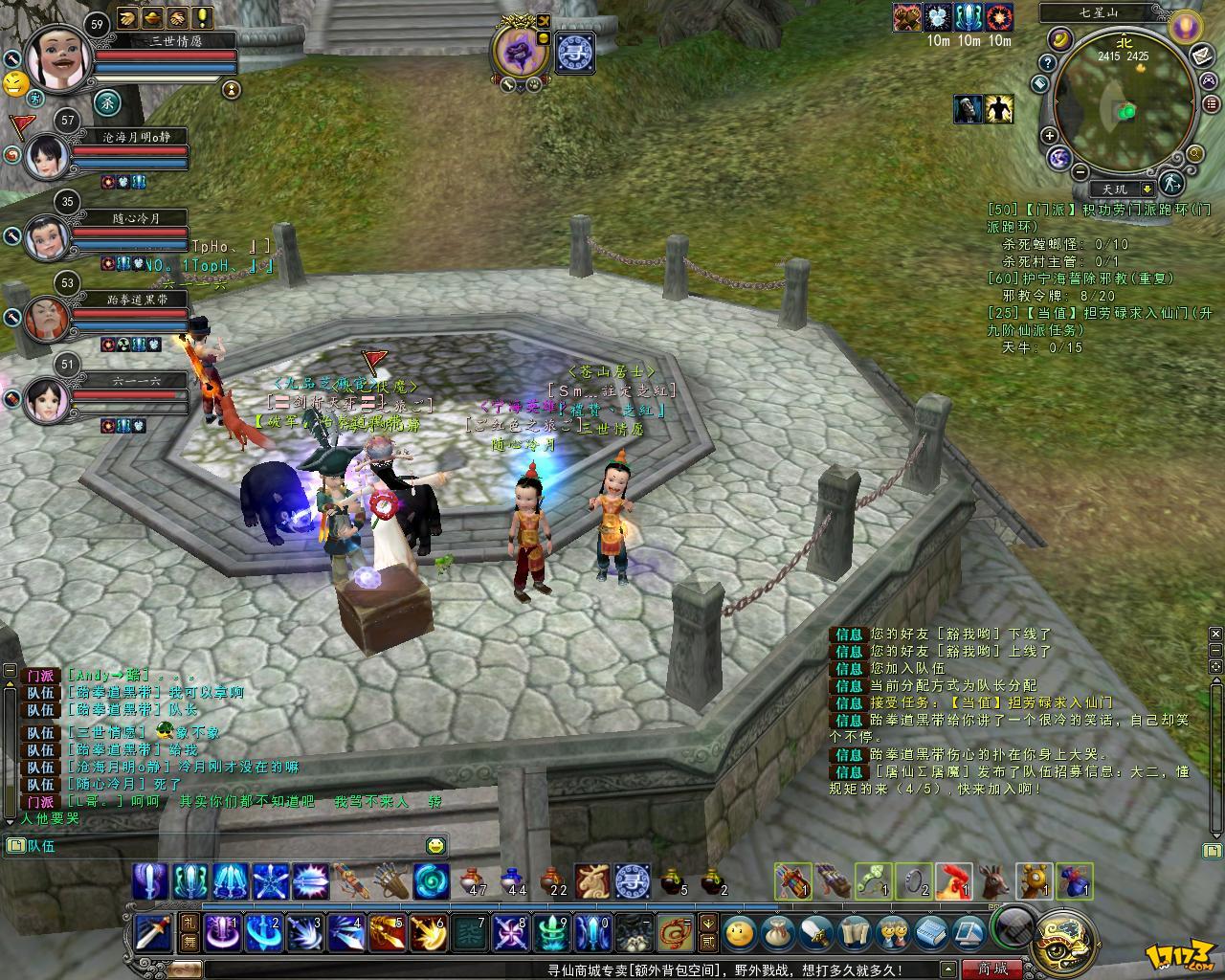This screenshot has height=980, width=1225.
Task: Use the sword basic attack skill
Action: coord(152,931)
